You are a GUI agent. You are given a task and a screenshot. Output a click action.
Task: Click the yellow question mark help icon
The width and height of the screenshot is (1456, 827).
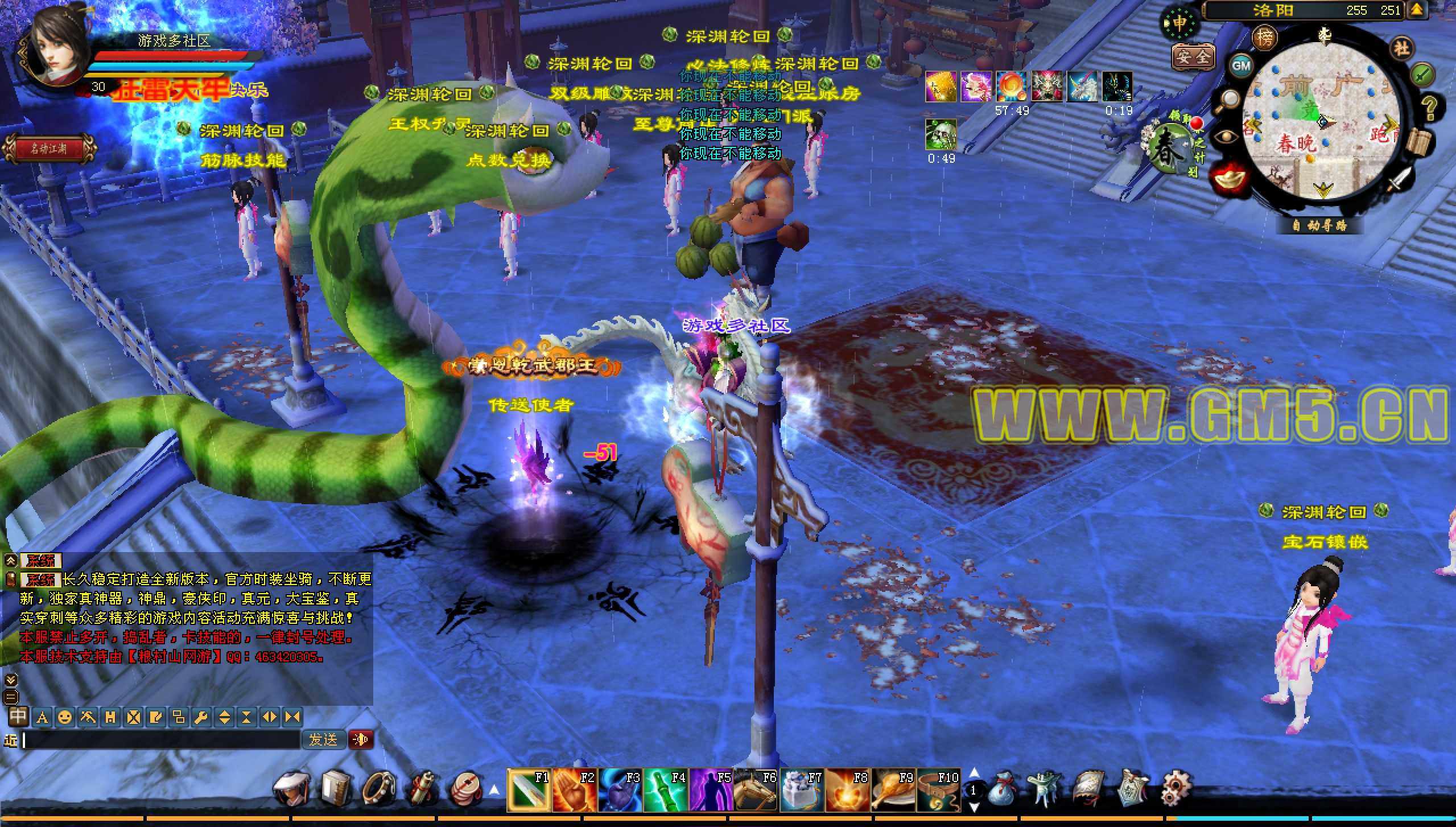1429,106
